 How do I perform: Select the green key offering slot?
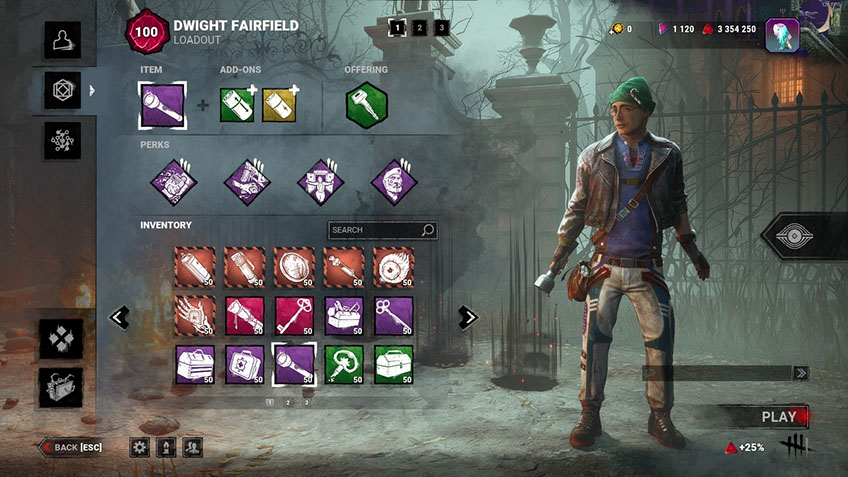367,104
